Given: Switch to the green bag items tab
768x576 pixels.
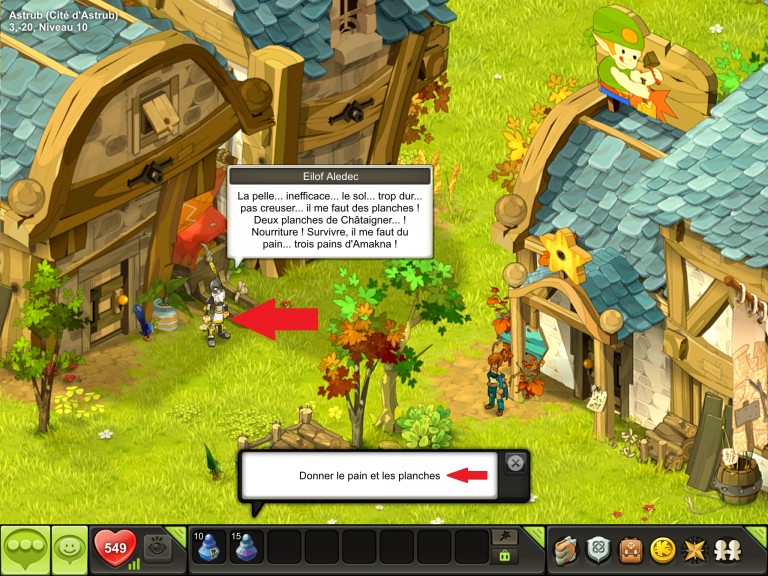Looking at the screenshot, I should (504, 556).
